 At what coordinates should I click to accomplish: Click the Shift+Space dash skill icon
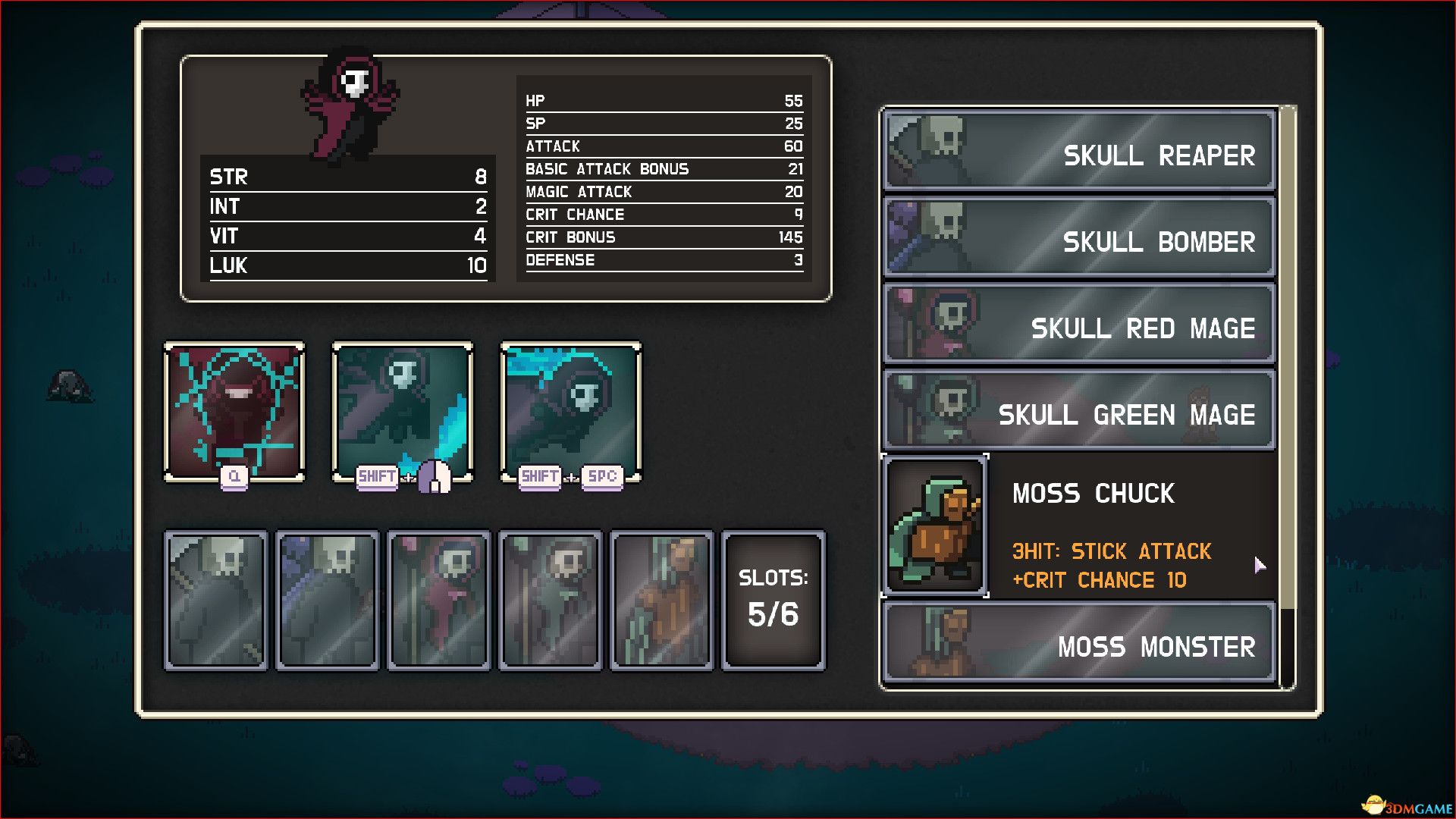[x=571, y=411]
